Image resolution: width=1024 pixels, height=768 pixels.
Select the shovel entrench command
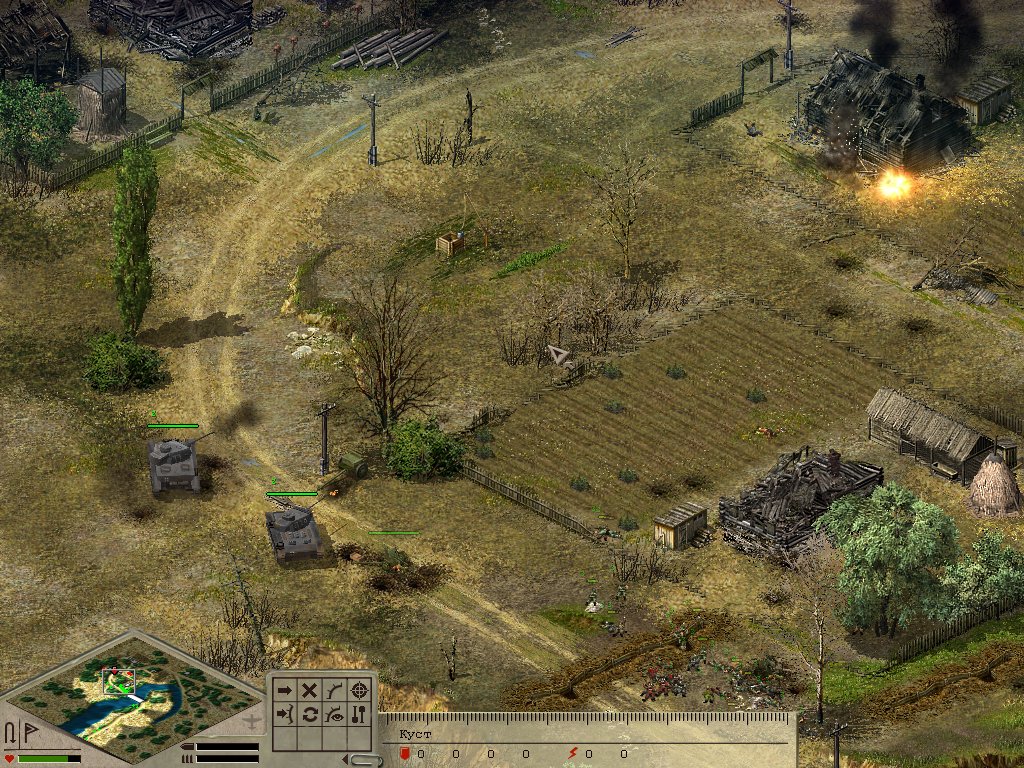click(360, 715)
